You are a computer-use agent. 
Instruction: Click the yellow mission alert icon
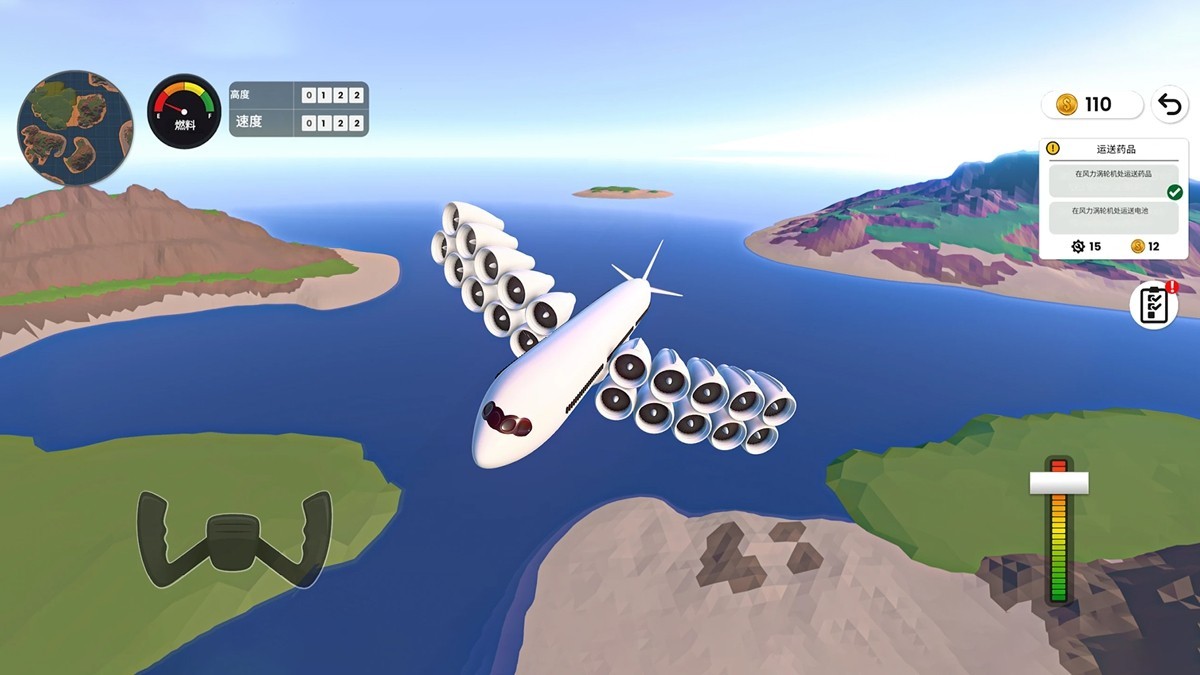(1052, 149)
